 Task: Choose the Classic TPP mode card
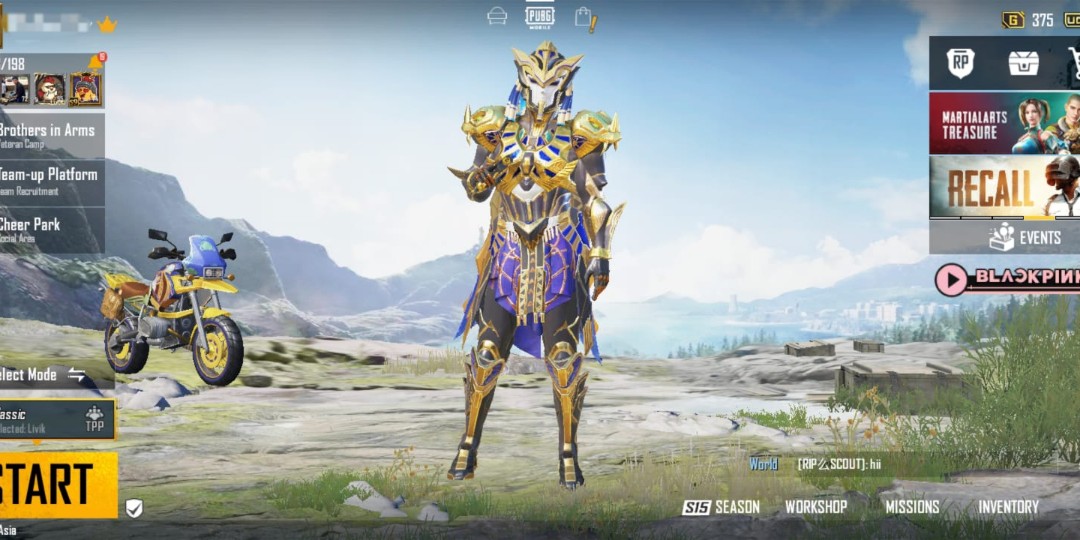(x=55, y=420)
